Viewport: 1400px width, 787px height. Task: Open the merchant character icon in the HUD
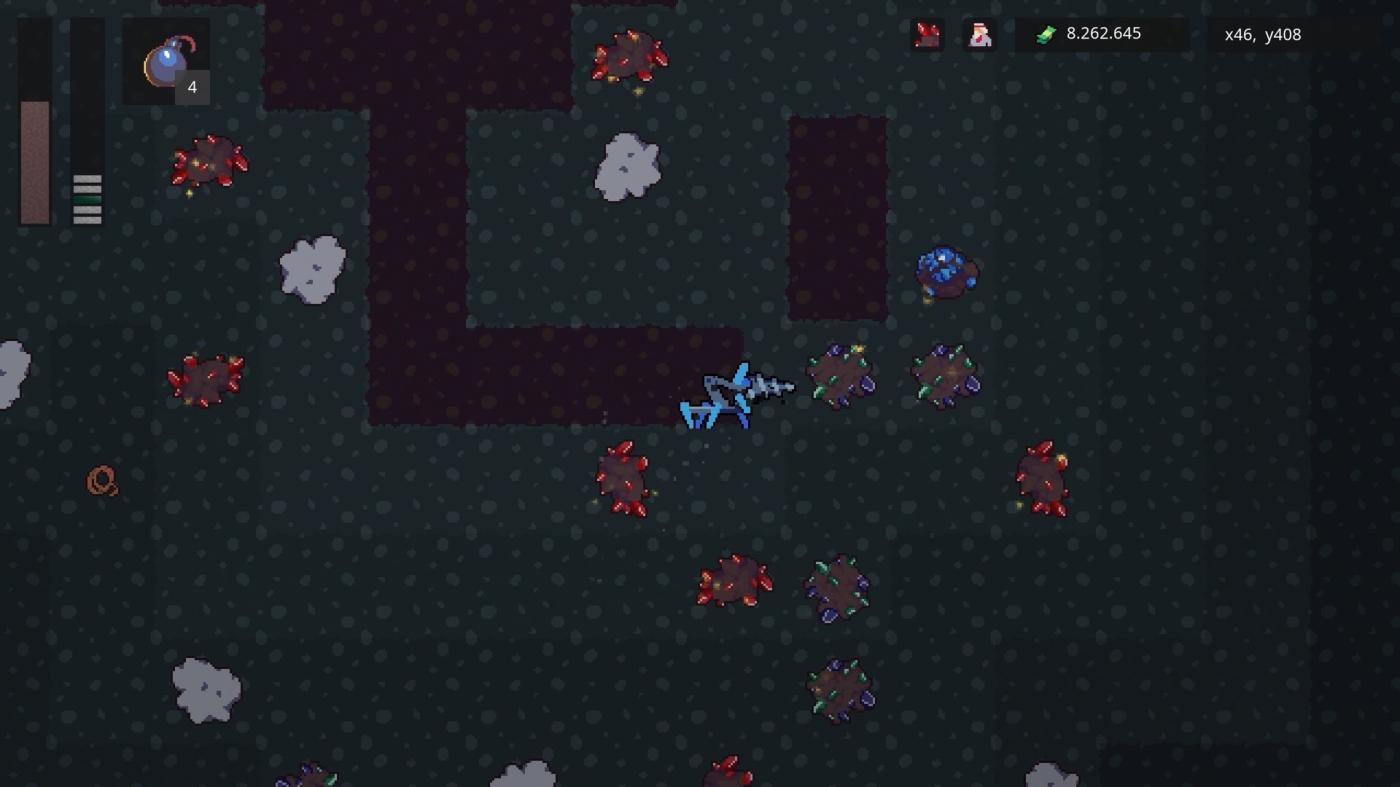[x=979, y=34]
